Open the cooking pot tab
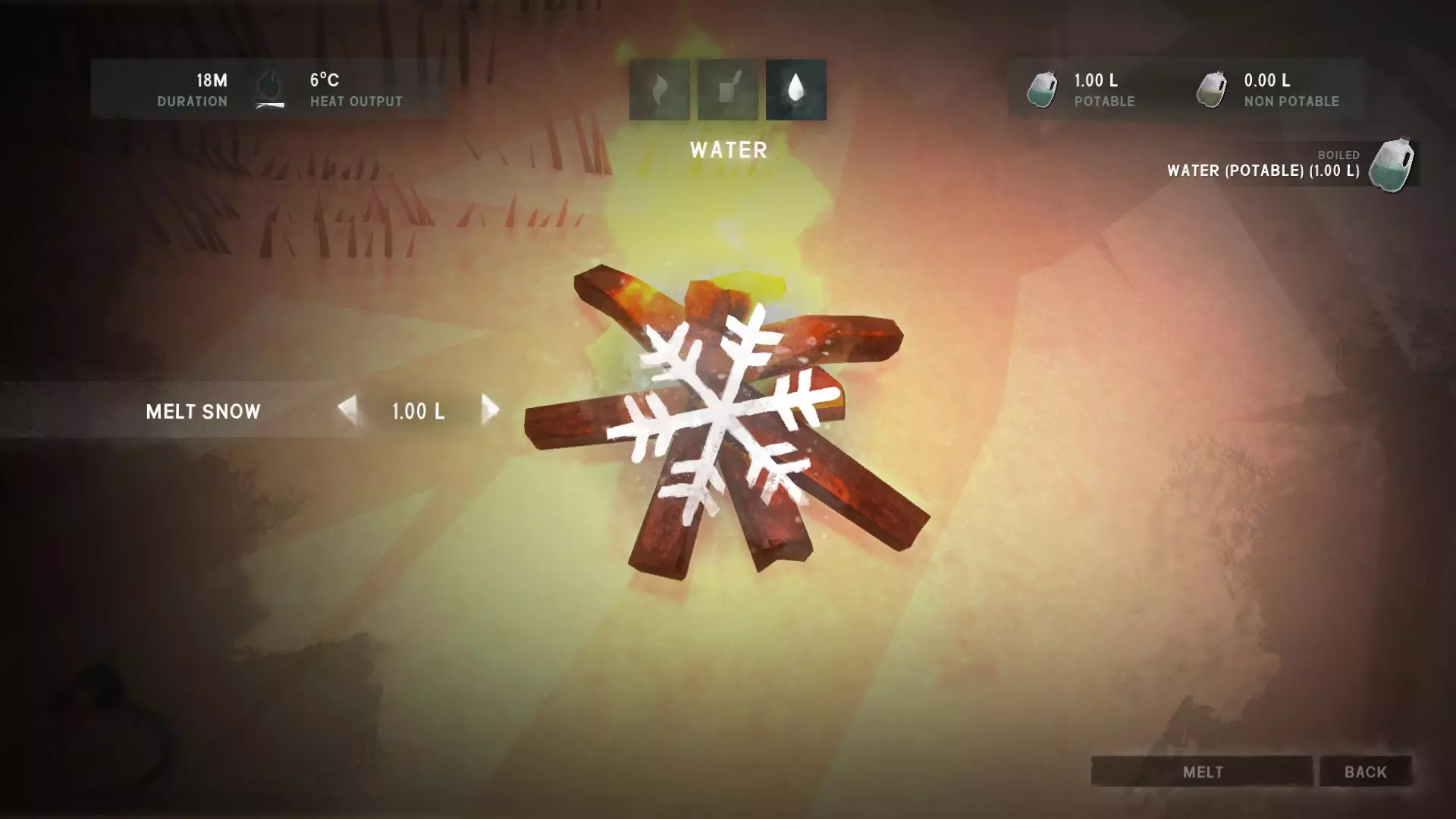1456x819 pixels. (727, 89)
